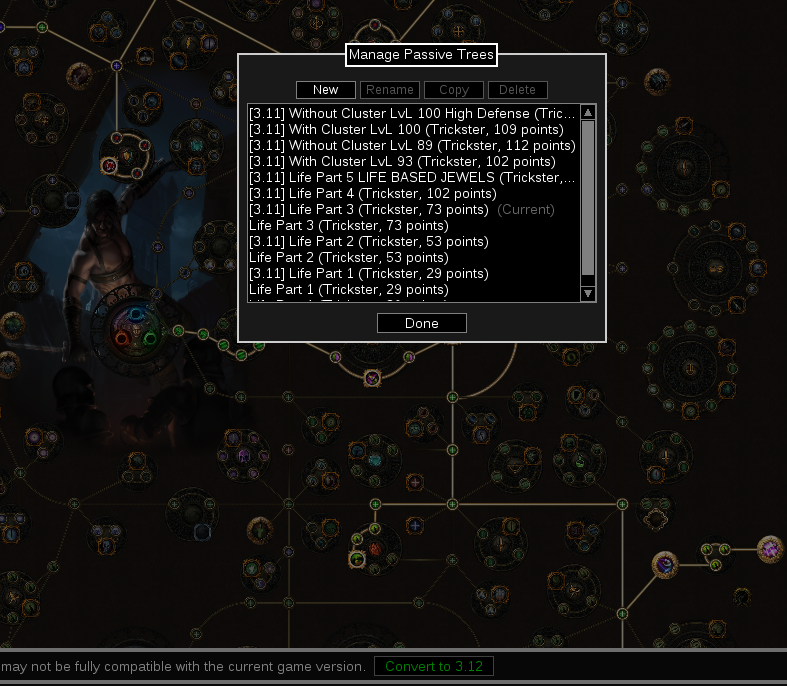The width and height of the screenshot is (787, 686).
Task: Click the Delete button
Action: pos(518,90)
